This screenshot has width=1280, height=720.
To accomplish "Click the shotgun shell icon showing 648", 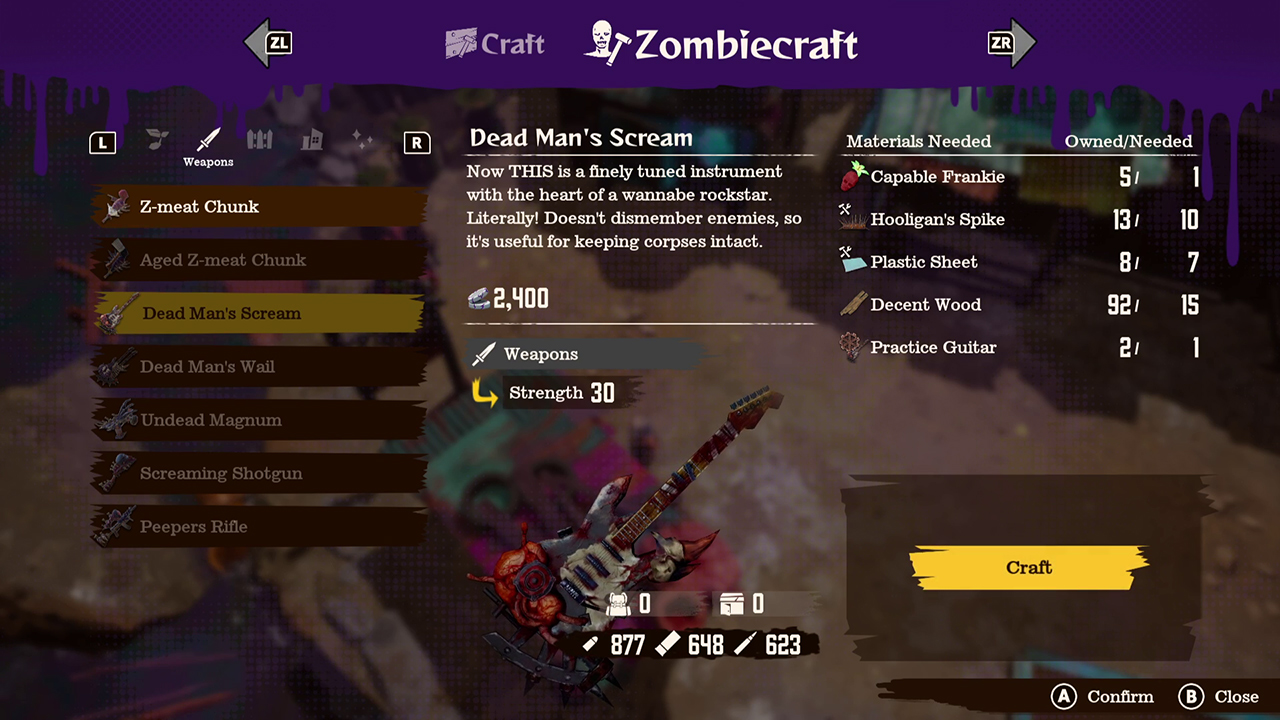I will (x=667, y=645).
